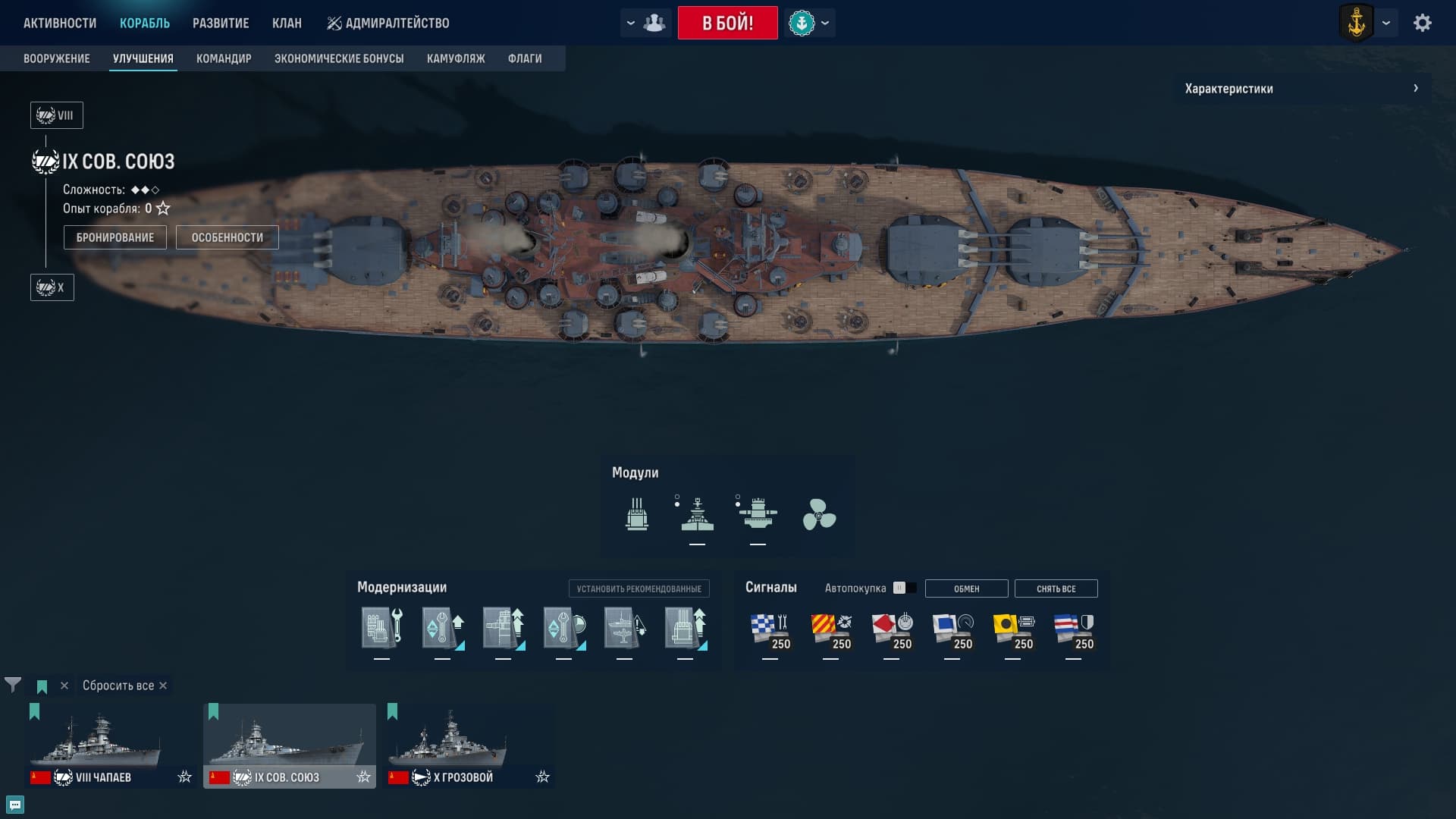The height and width of the screenshot is (819, 1456).
Task: Select the Камуфляж tab
Action: click(456, 58)
